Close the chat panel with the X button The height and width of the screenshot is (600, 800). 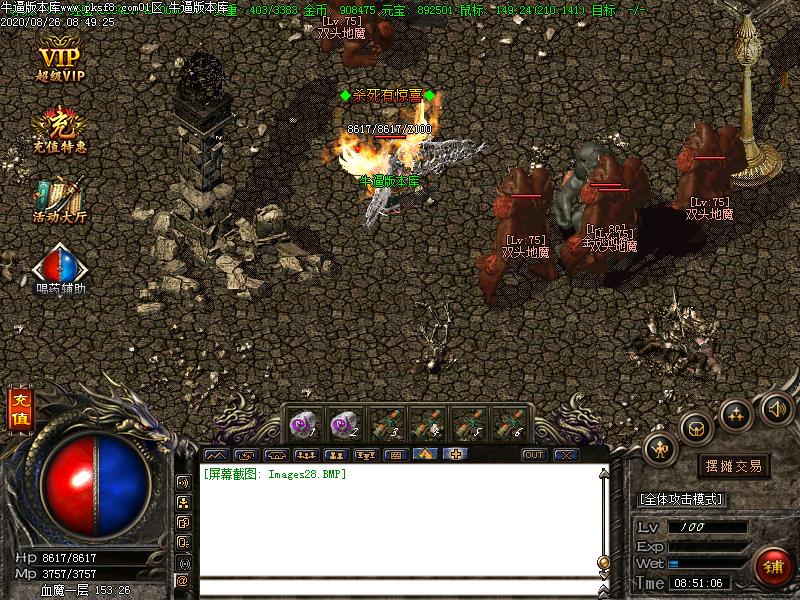point(566,455)
